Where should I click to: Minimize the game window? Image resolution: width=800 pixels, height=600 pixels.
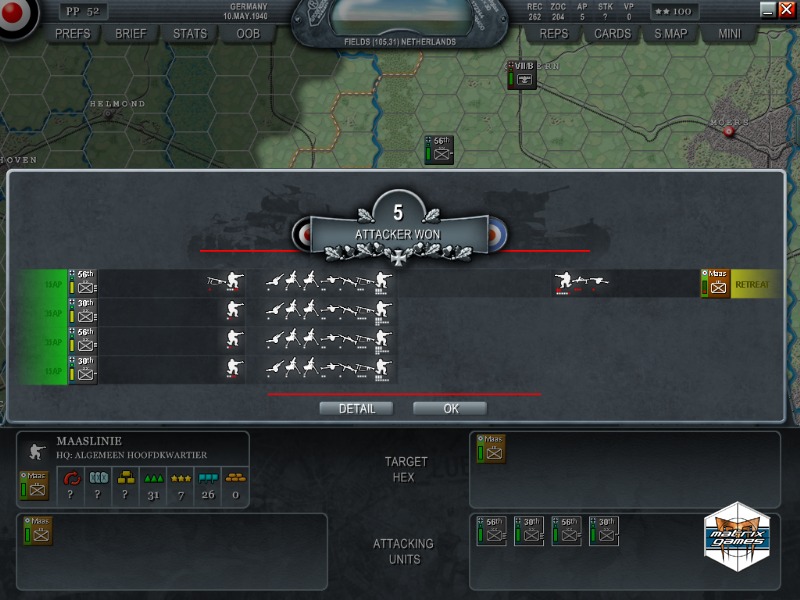[x=768, y=9]
